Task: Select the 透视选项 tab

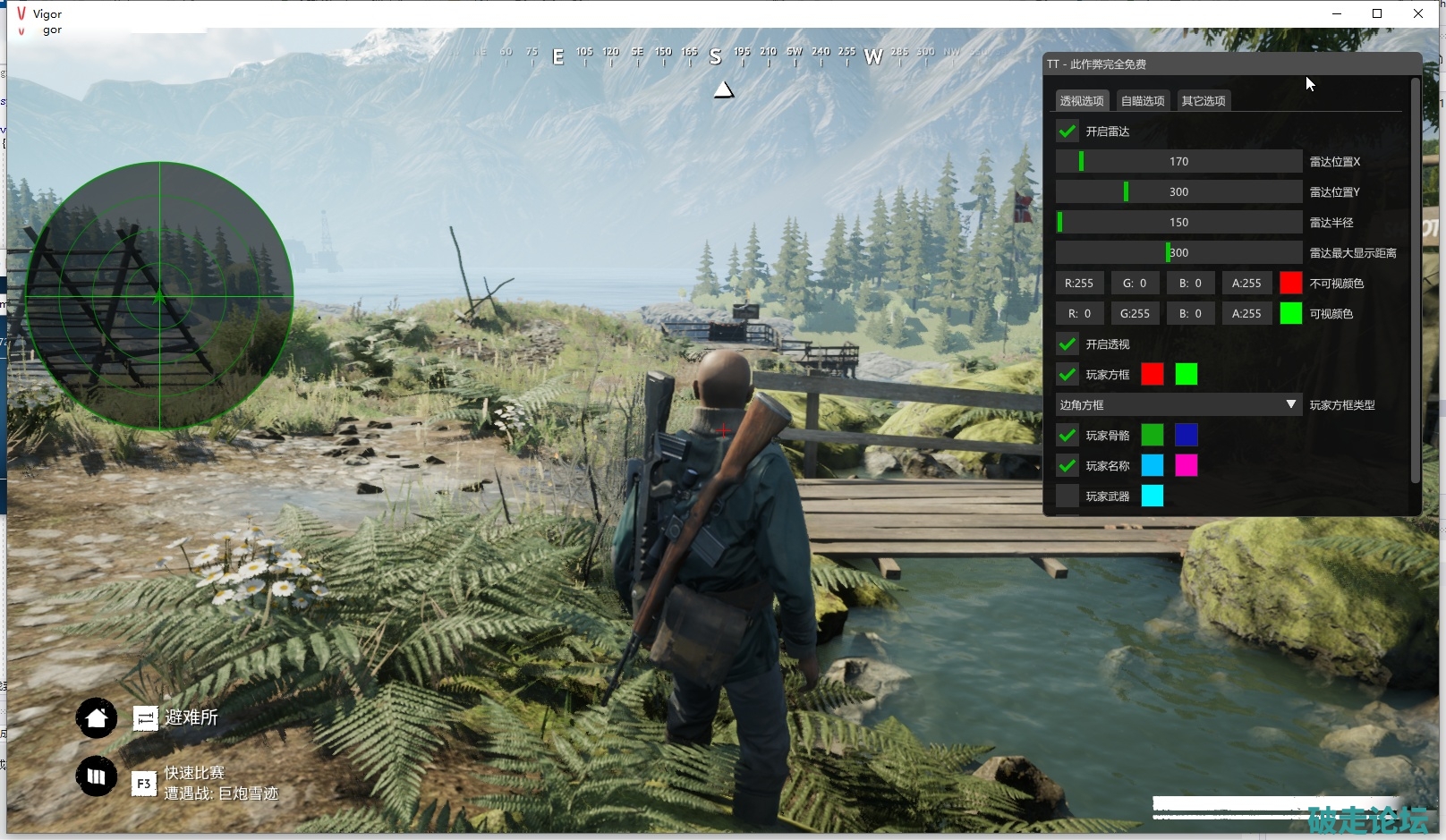Action: [x=1082, y=101]
